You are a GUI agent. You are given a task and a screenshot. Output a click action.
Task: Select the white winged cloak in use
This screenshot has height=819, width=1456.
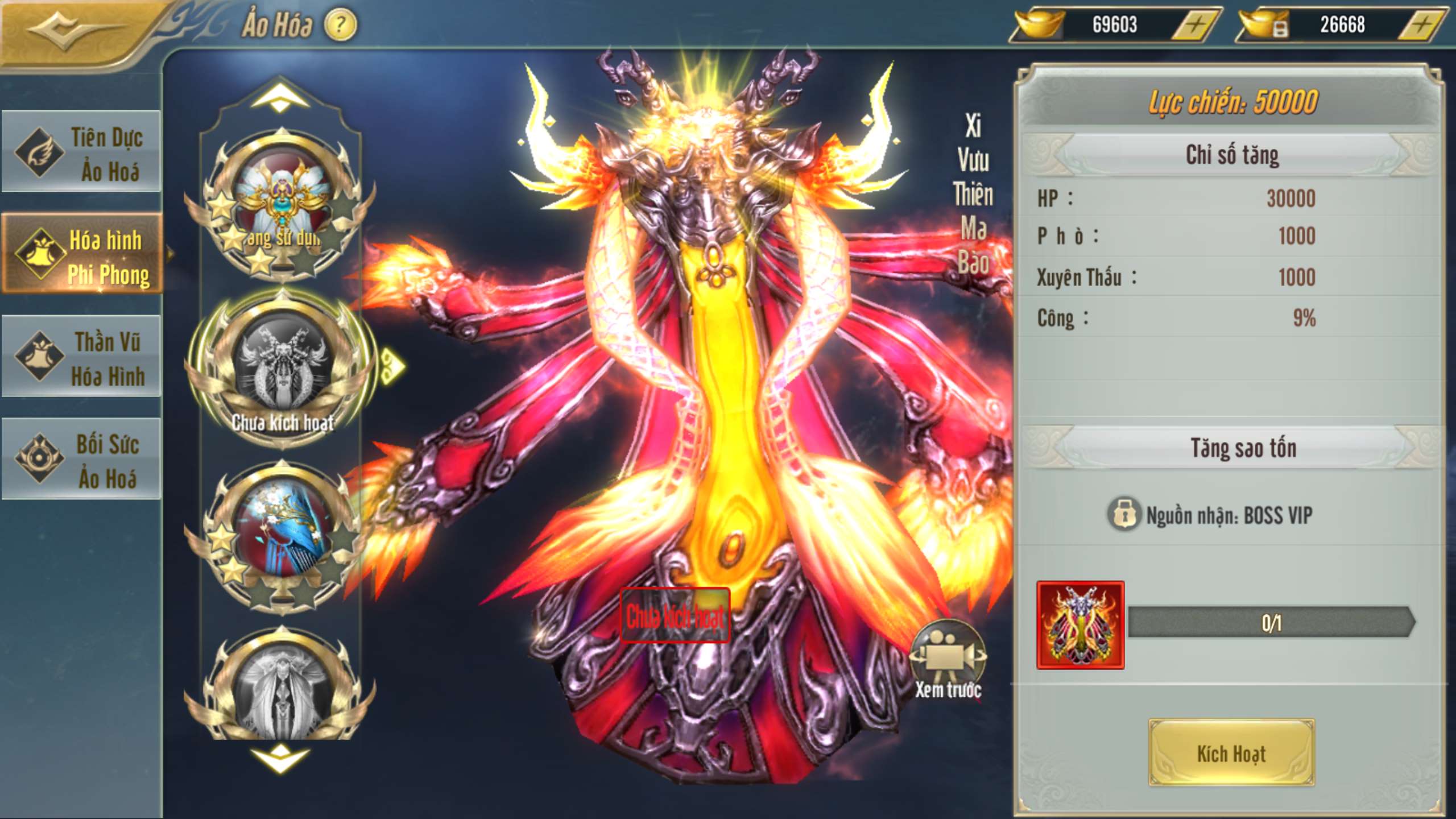[282, 205]
